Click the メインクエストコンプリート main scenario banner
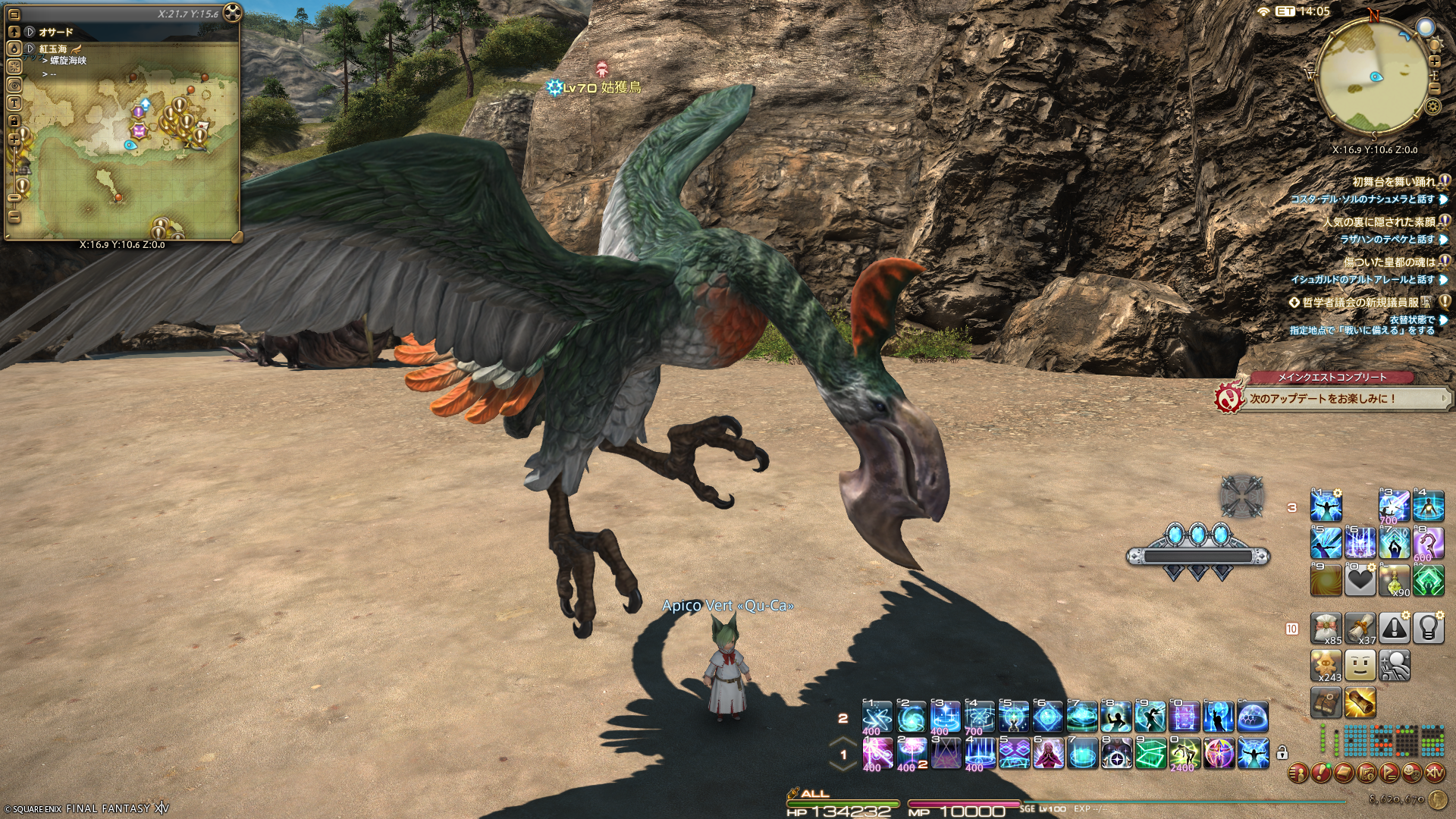 point(1331,377)
